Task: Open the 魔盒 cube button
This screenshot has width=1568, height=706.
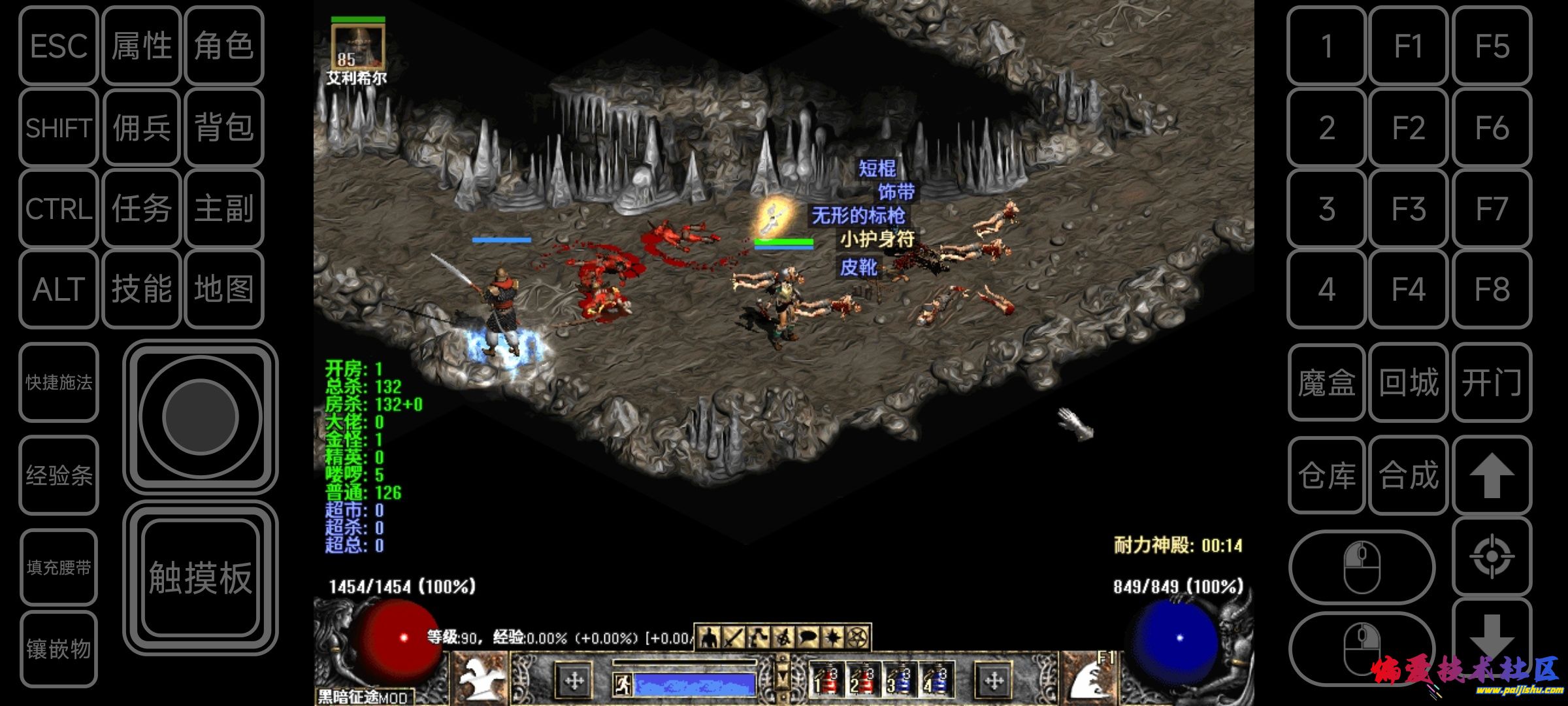Action: [1326, 382]
